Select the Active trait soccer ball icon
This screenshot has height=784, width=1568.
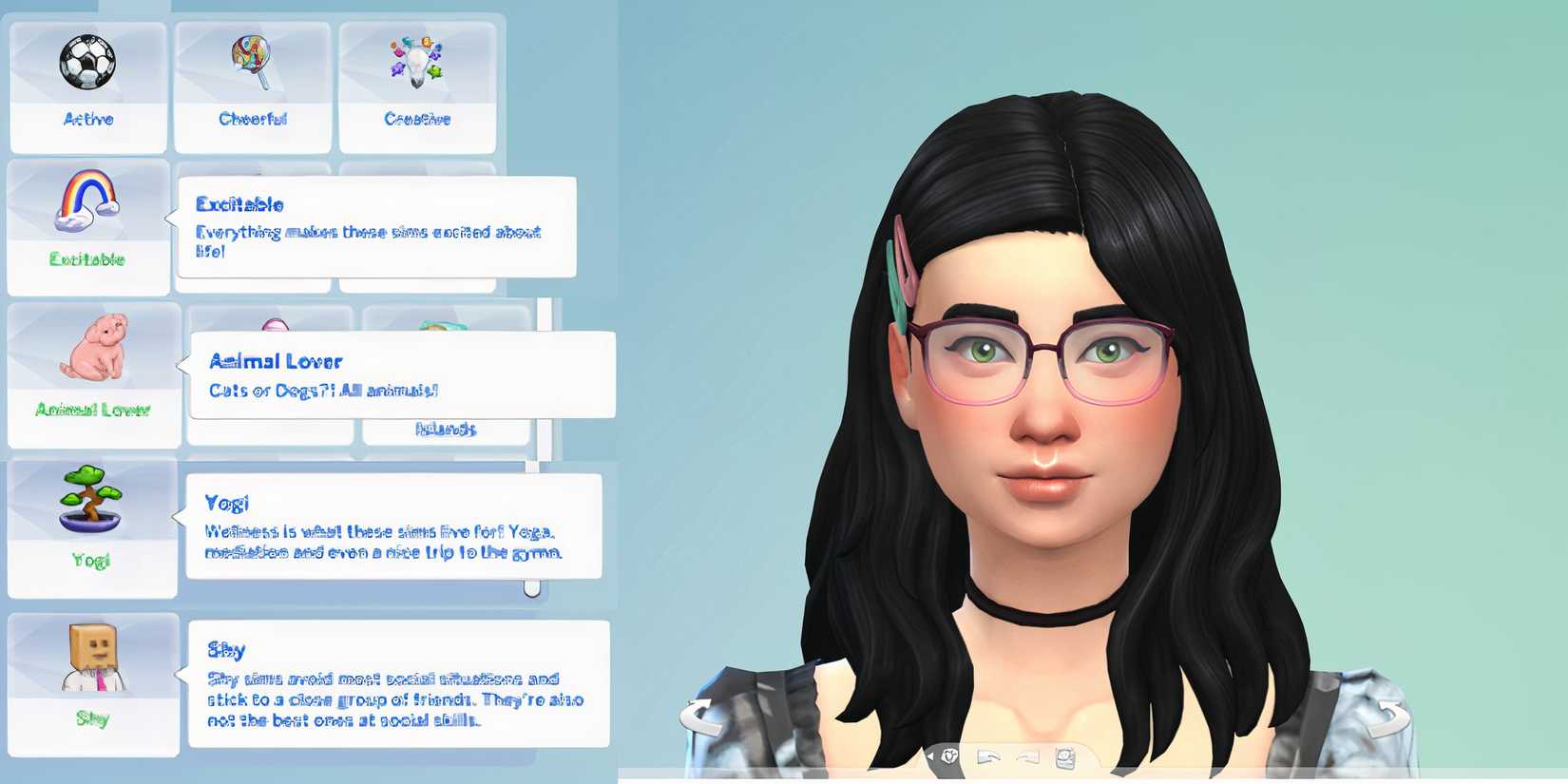click(x=88, y=64)
